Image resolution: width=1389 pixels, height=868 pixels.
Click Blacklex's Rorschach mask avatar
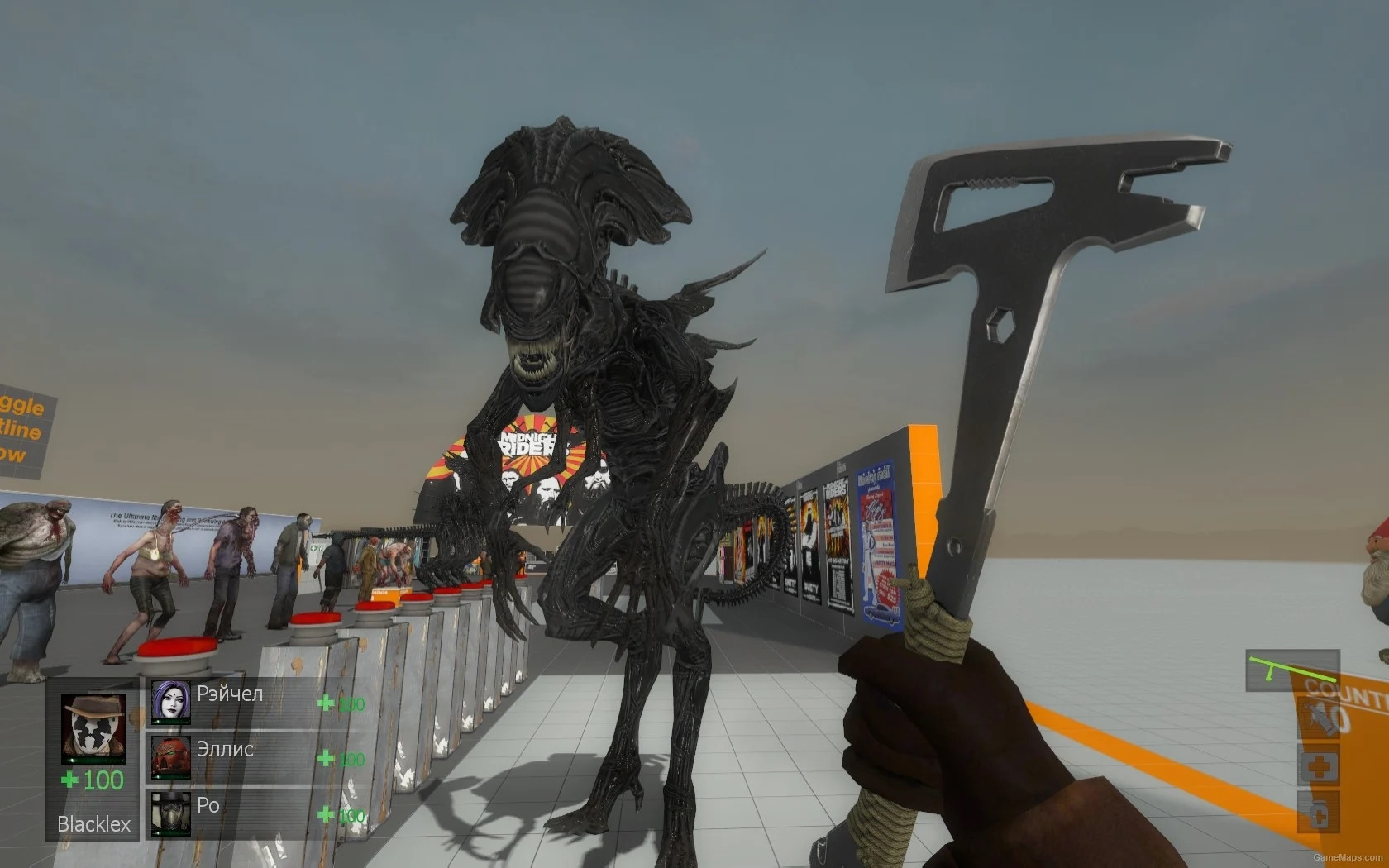92,727
